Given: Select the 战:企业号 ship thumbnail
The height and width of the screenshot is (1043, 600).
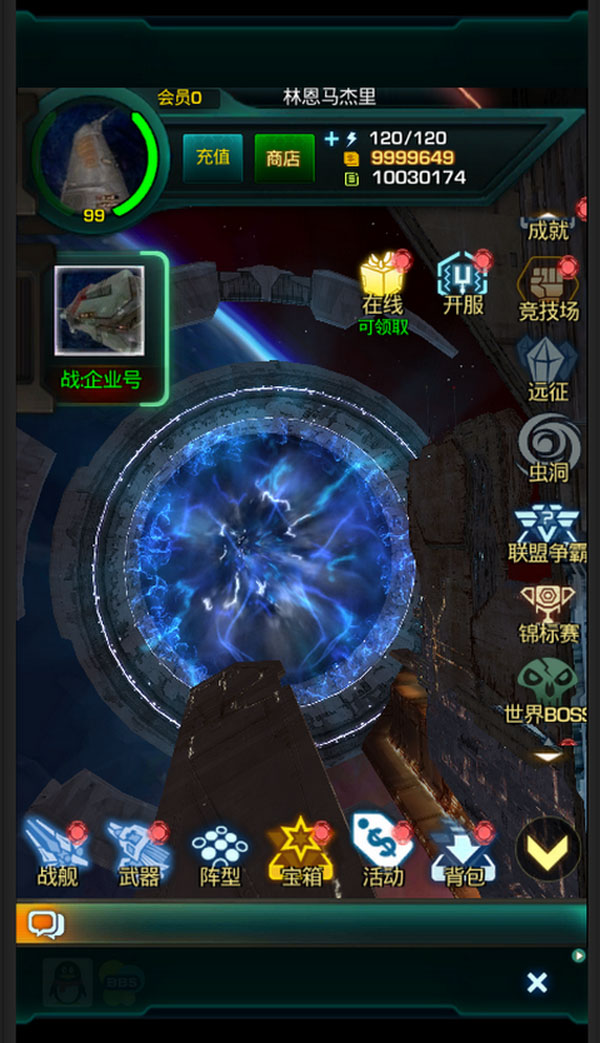Looking at the screenshot, I should [99, 310].
